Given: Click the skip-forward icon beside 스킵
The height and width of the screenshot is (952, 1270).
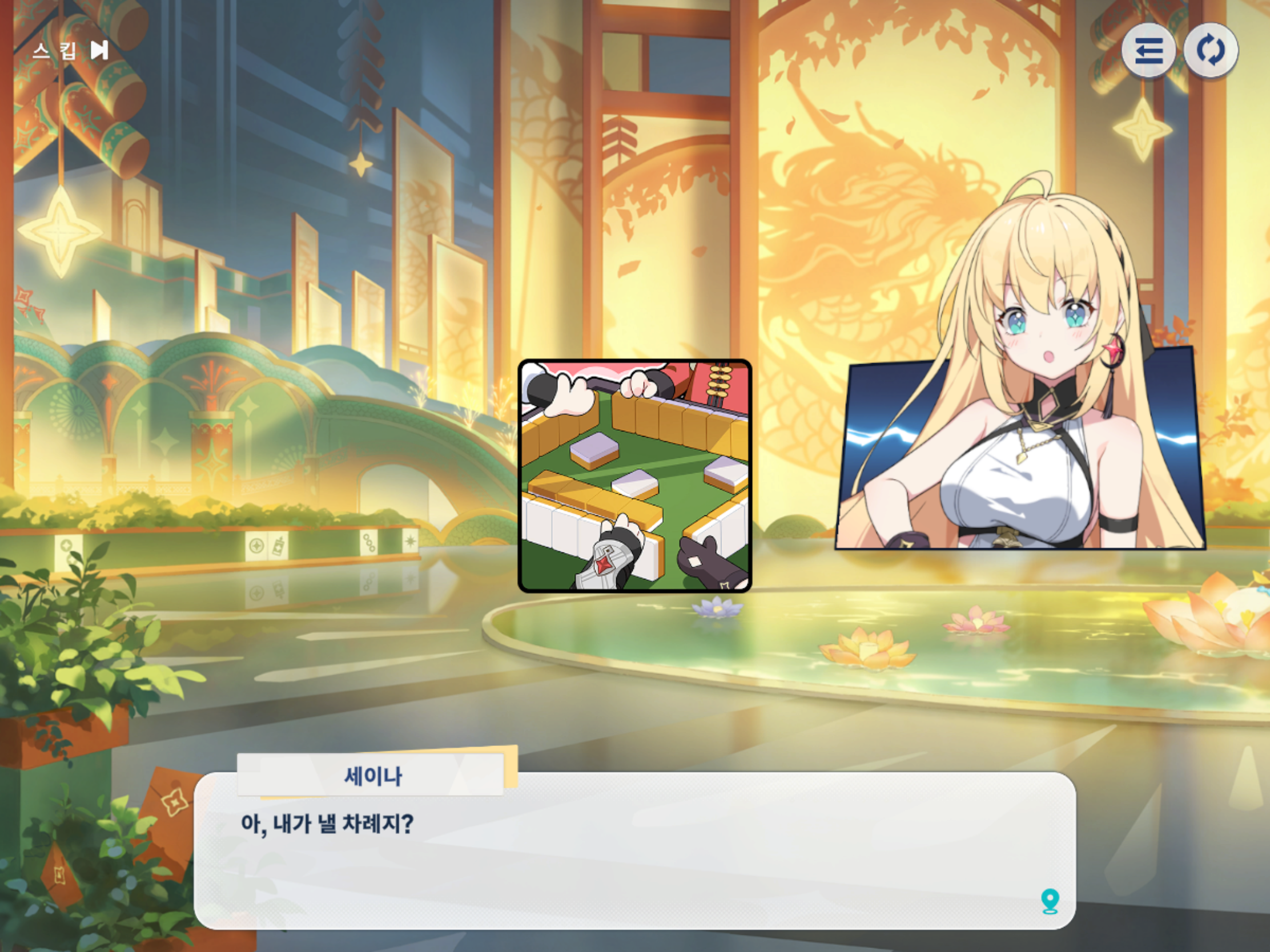Looking at the screenshot, I should pos(99,51).
